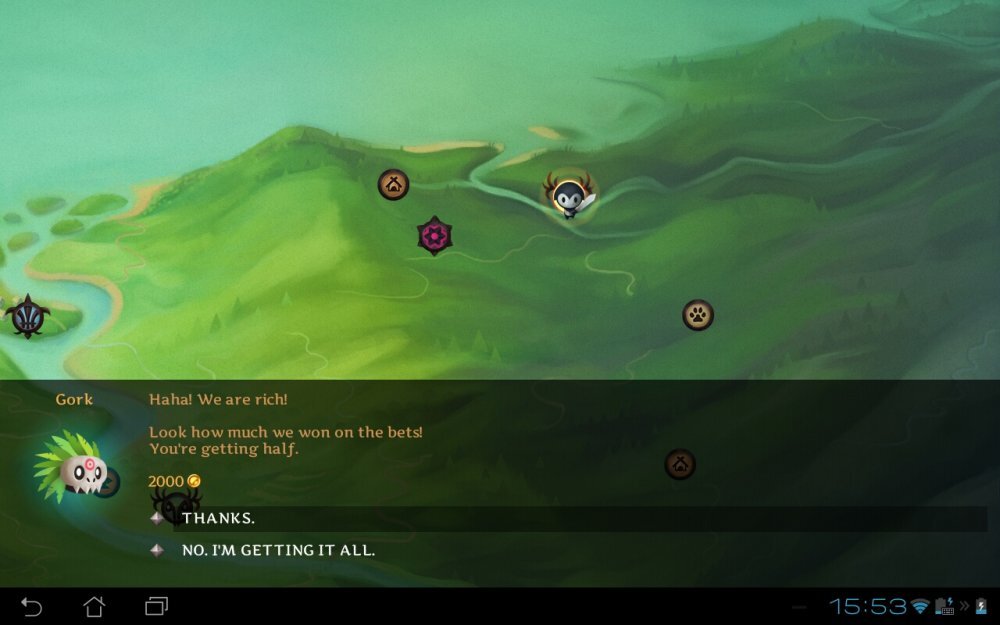This screenshot has height=625, width=1000.
Task: Choose the "Thanks." dialogue reply
Action: point(219,518)
